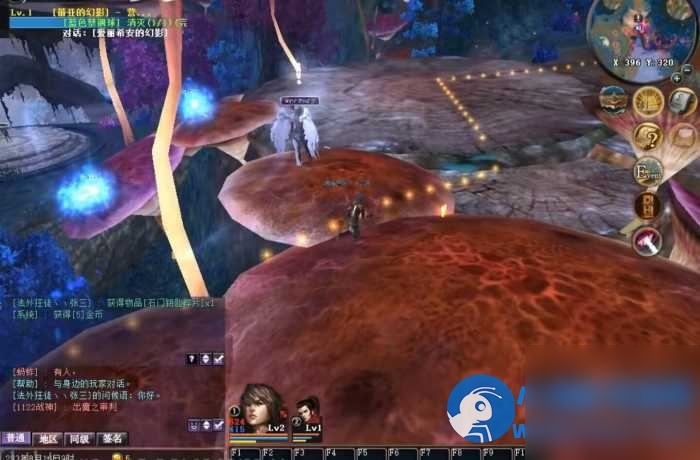Open the golden scroll round icon

(648, 100)
